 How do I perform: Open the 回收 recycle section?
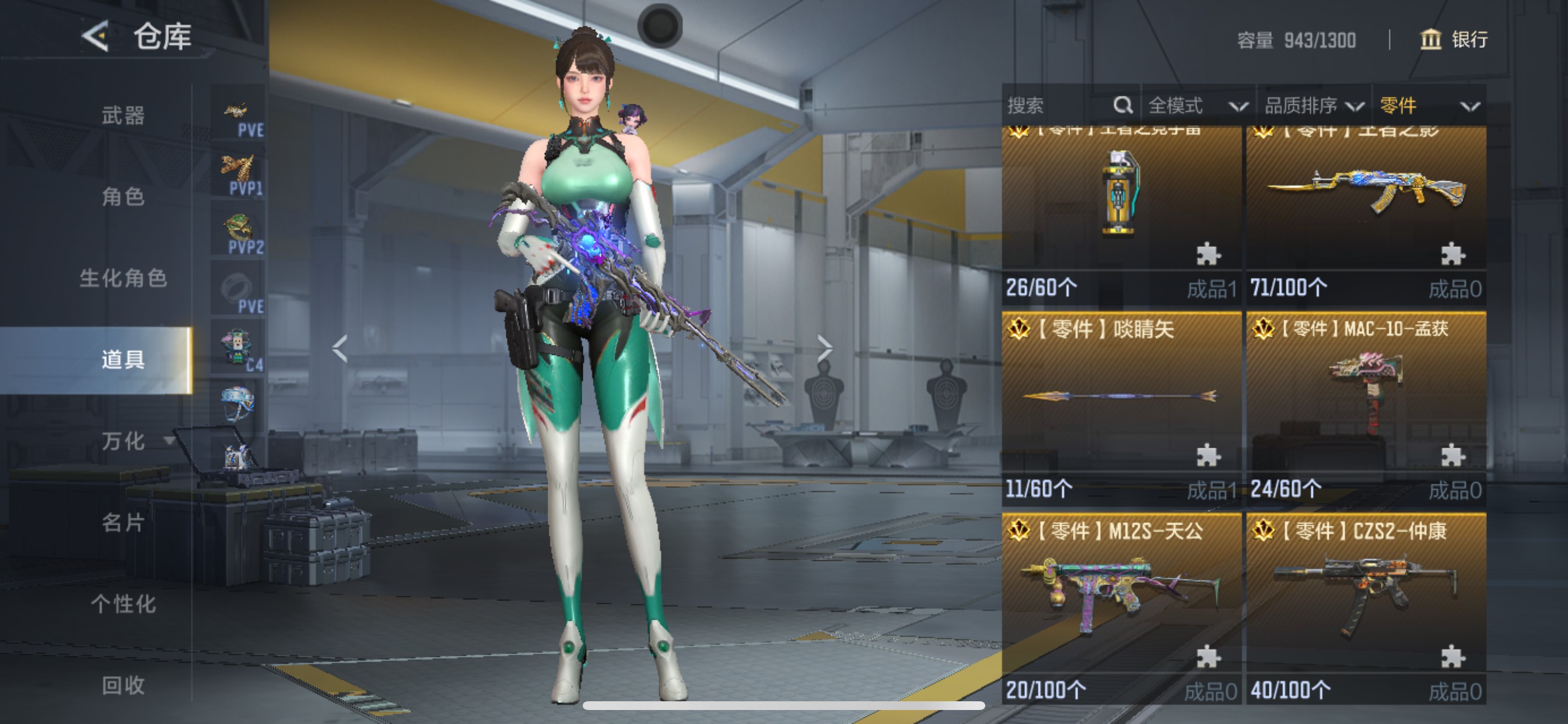click(123, 685)
